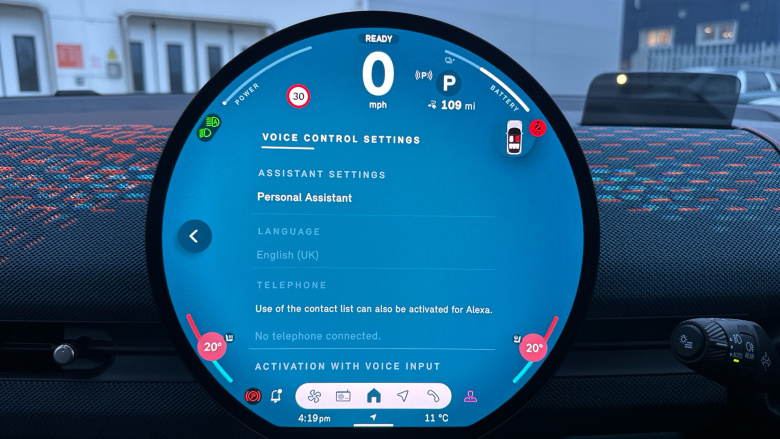The width and height of the screenshot is (780, 439).
Task: Tap the car status icon
Action: point(514,137)
